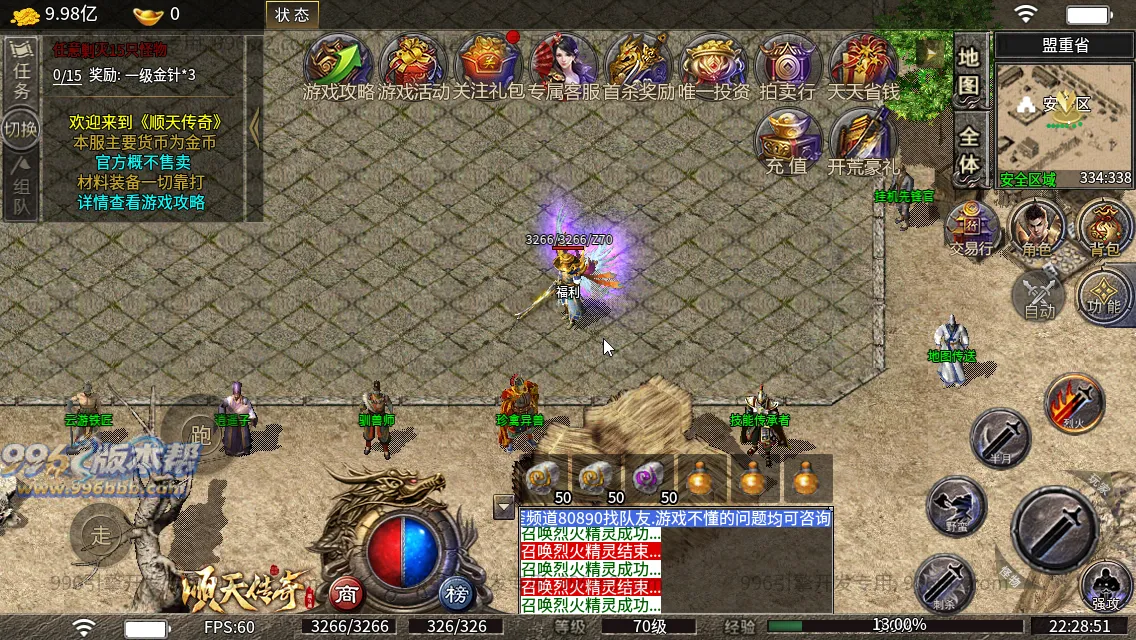The width and height of the screenshot is (1136, 640).
Task: Claim the 关注礼包 gift pack
Action: point(488,65)
